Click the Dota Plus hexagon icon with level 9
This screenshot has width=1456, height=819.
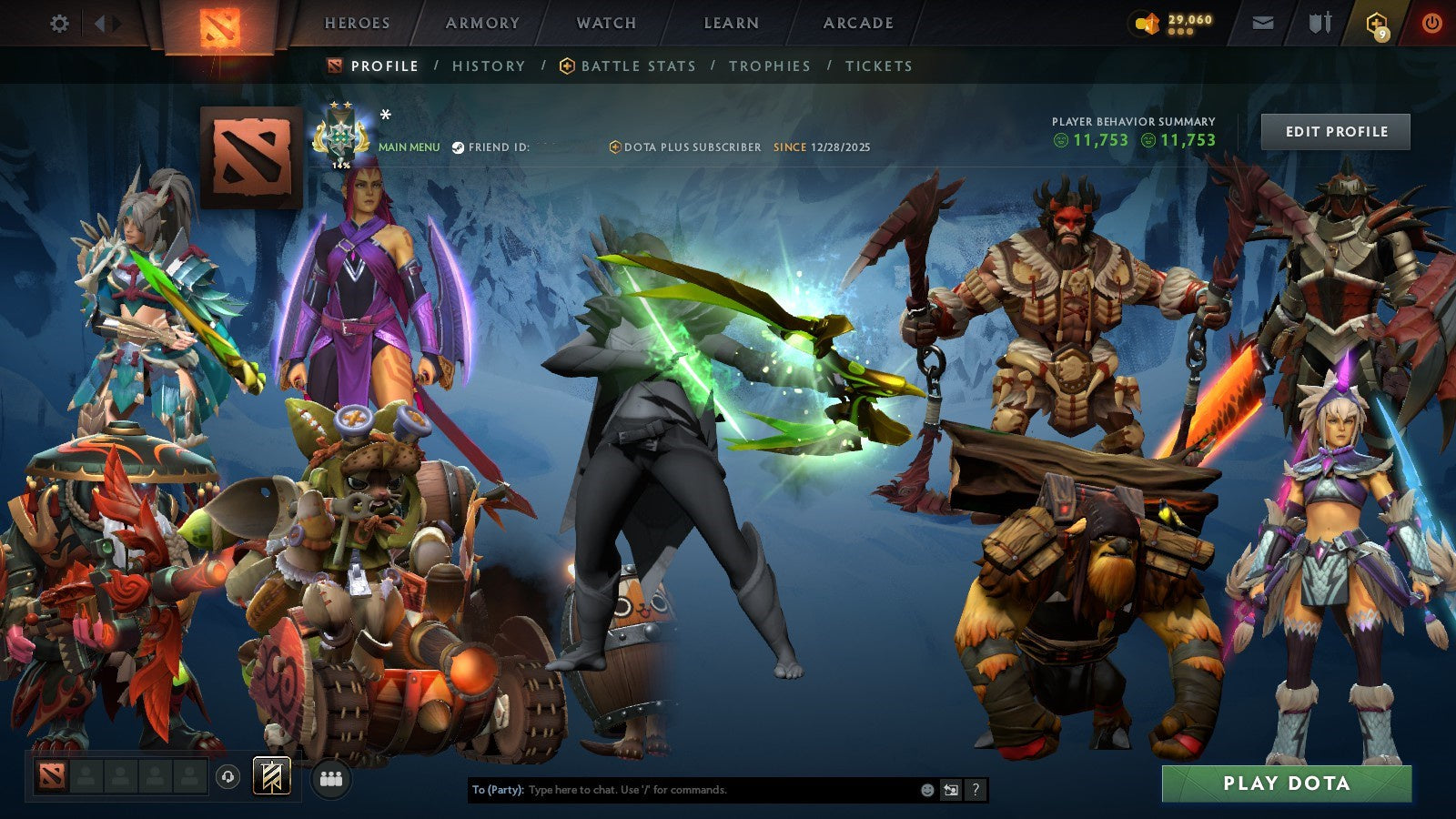pos(1377,23)
